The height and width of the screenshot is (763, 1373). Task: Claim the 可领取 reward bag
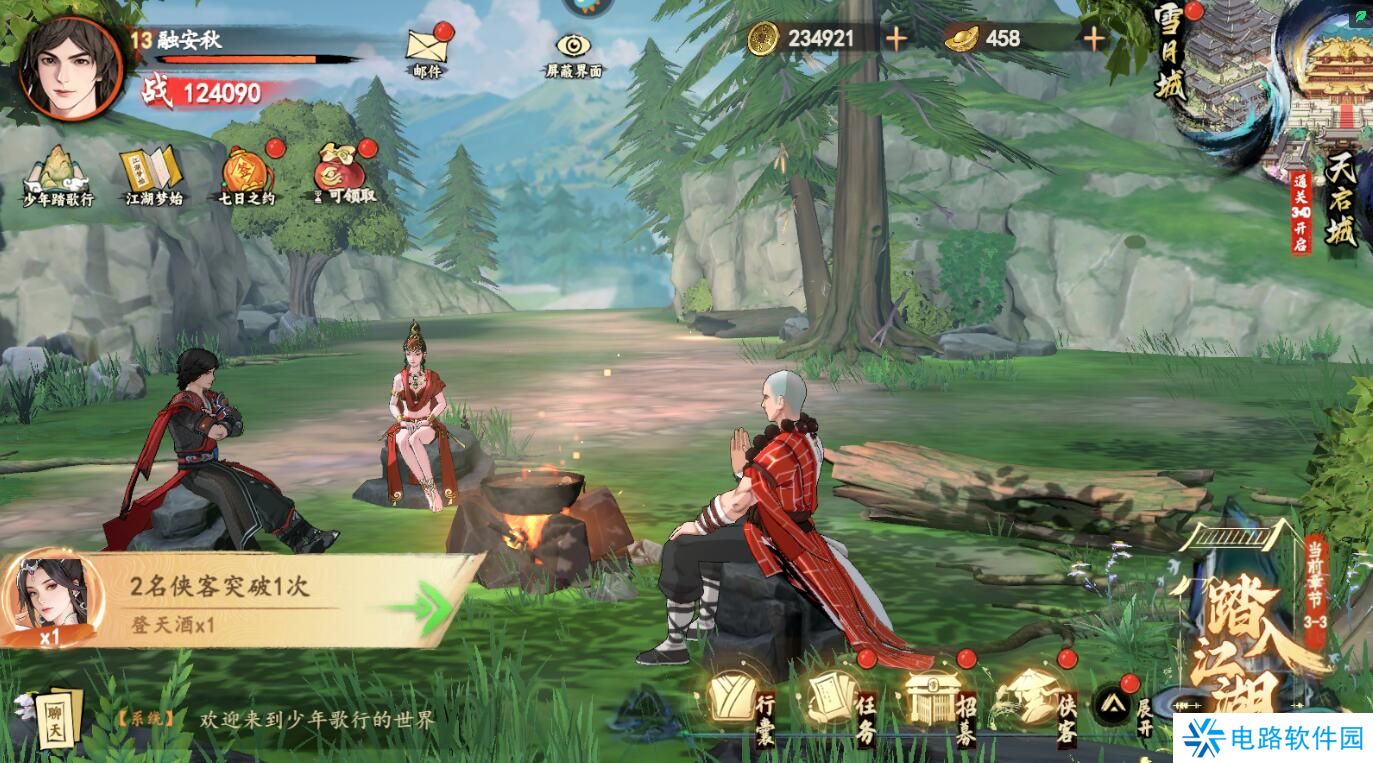coord(343,176)
